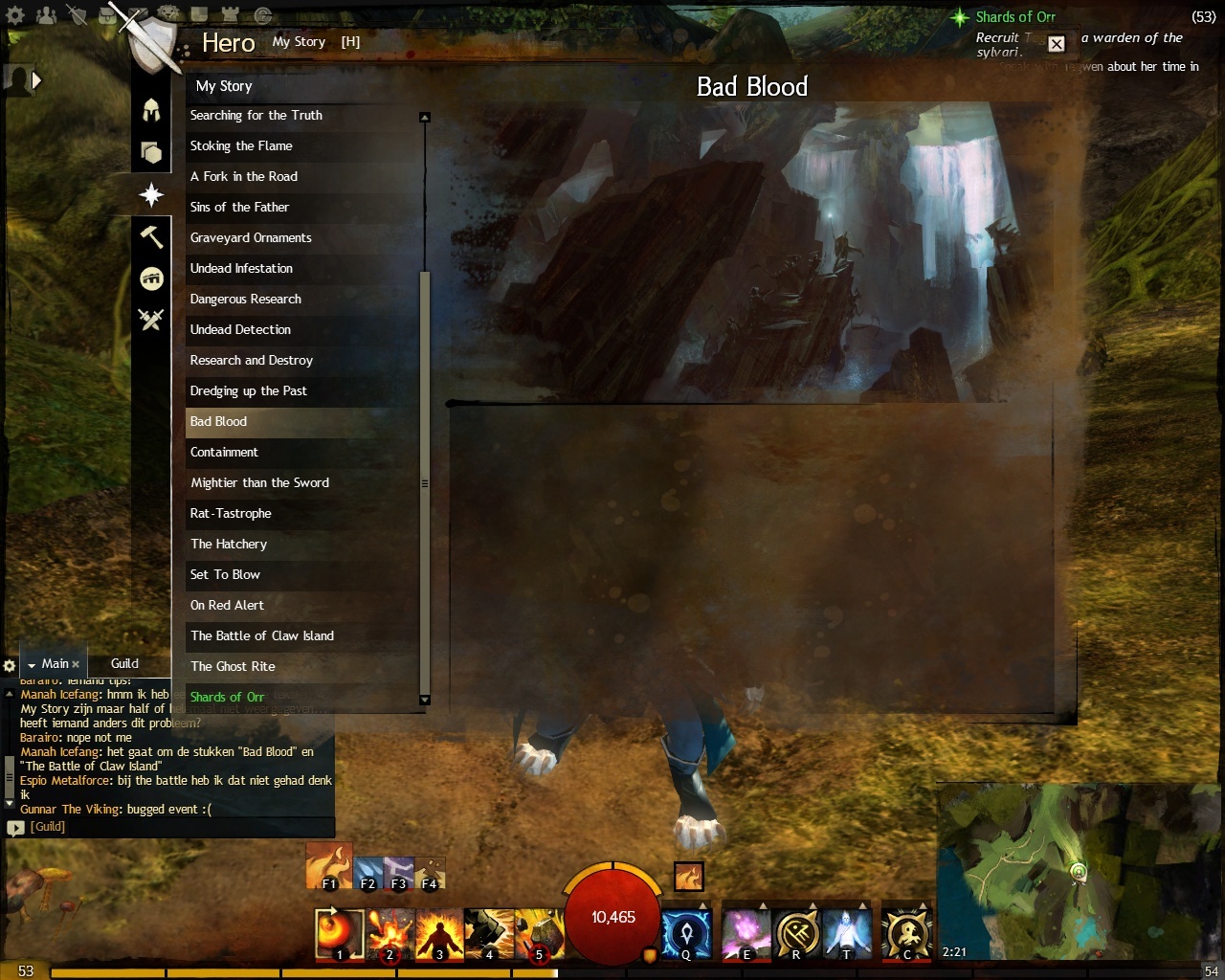
Task: Open the Graveyard Ornaments entry
Action: pos(251,238)
